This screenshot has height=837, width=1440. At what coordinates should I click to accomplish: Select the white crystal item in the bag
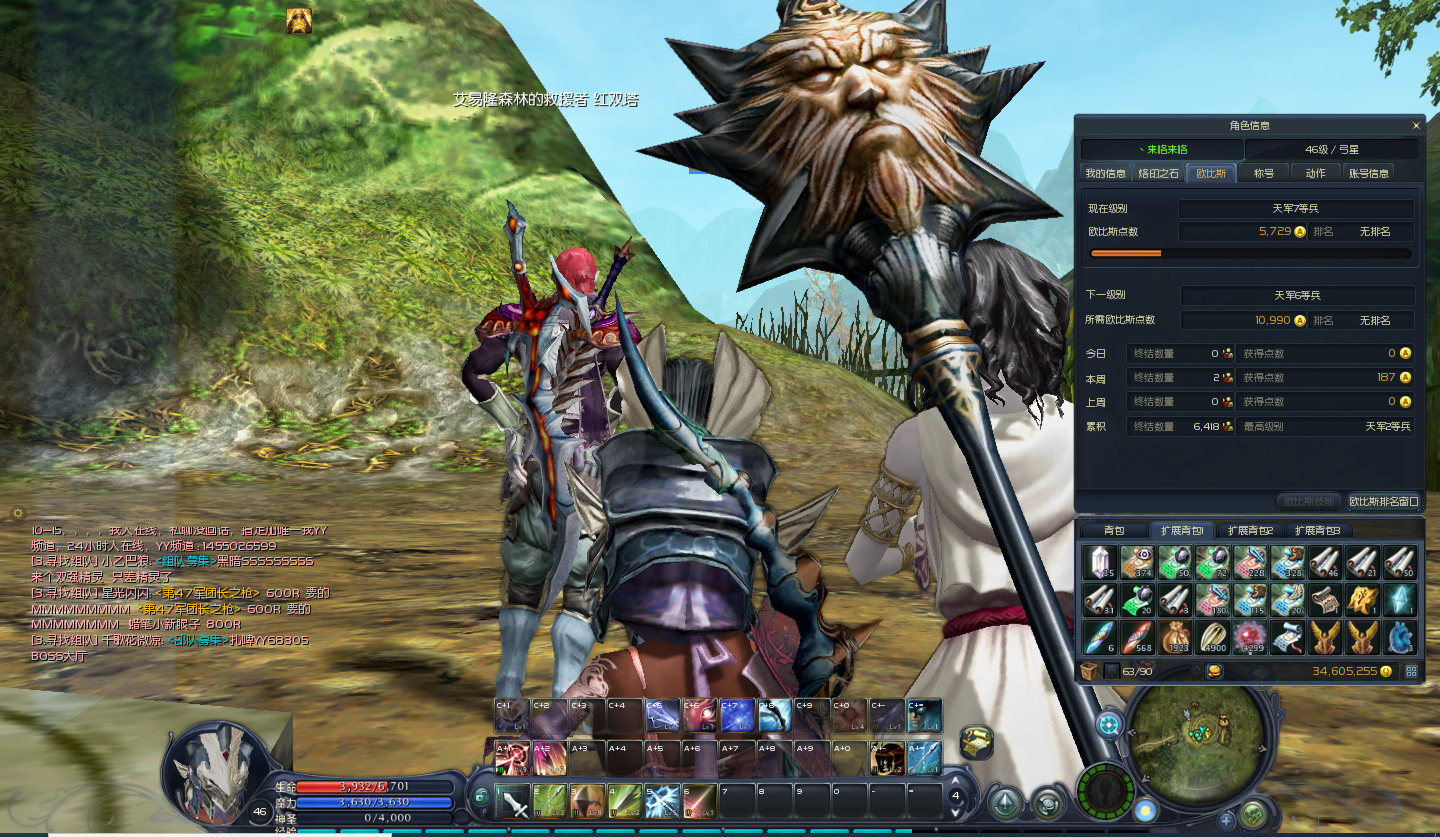point(1100,562)
